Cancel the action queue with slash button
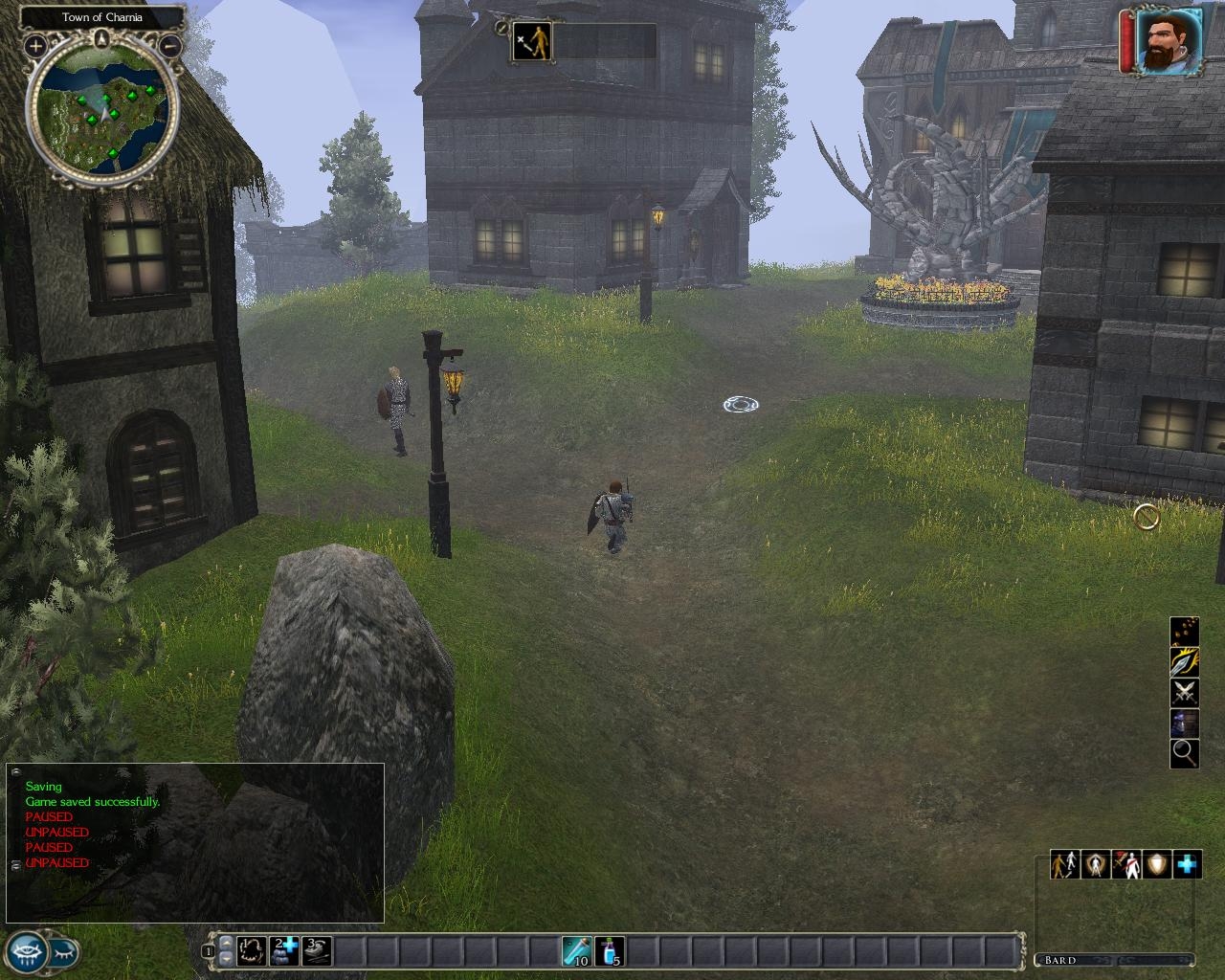 [501, 28]
